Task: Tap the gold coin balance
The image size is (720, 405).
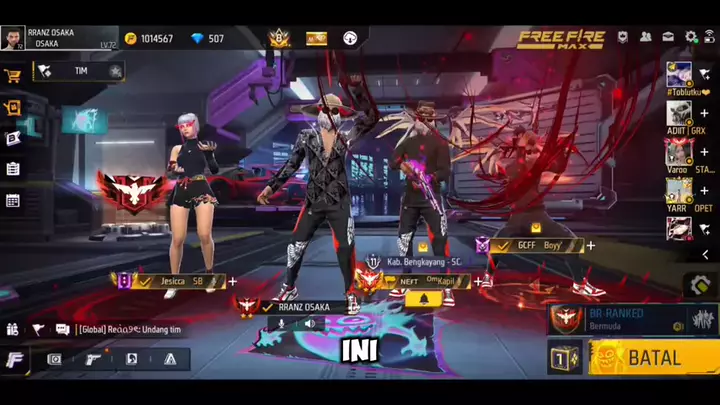Action: pyautogui.click(x=148, y=39)
